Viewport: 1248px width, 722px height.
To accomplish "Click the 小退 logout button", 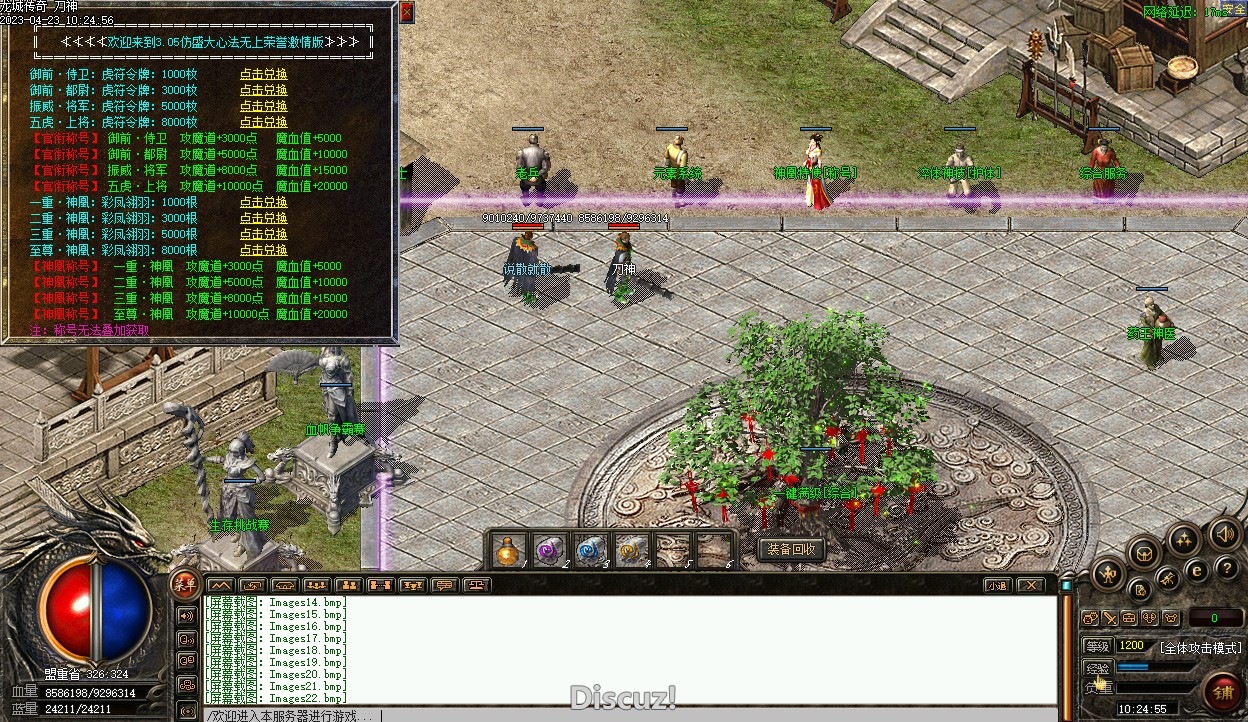I will [x=996, y=585].
